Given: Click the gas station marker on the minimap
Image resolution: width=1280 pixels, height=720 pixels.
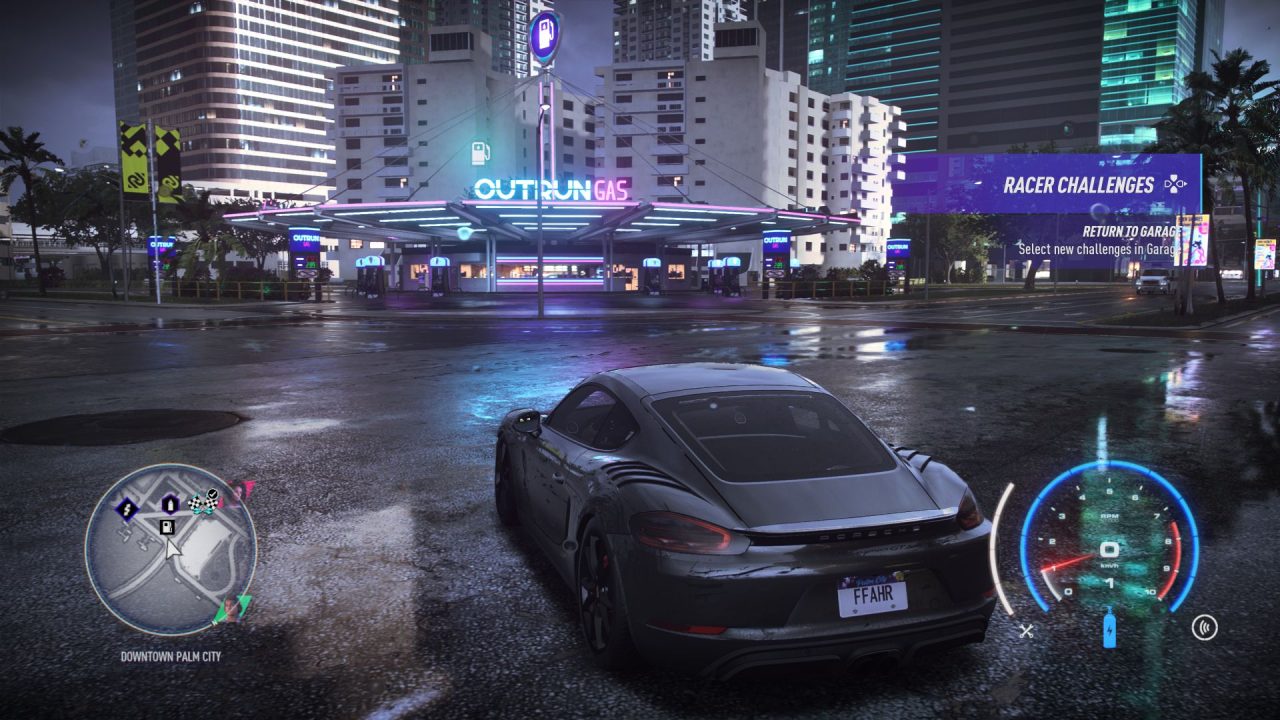Looking at the screenshot, I should tap(167, 527).
